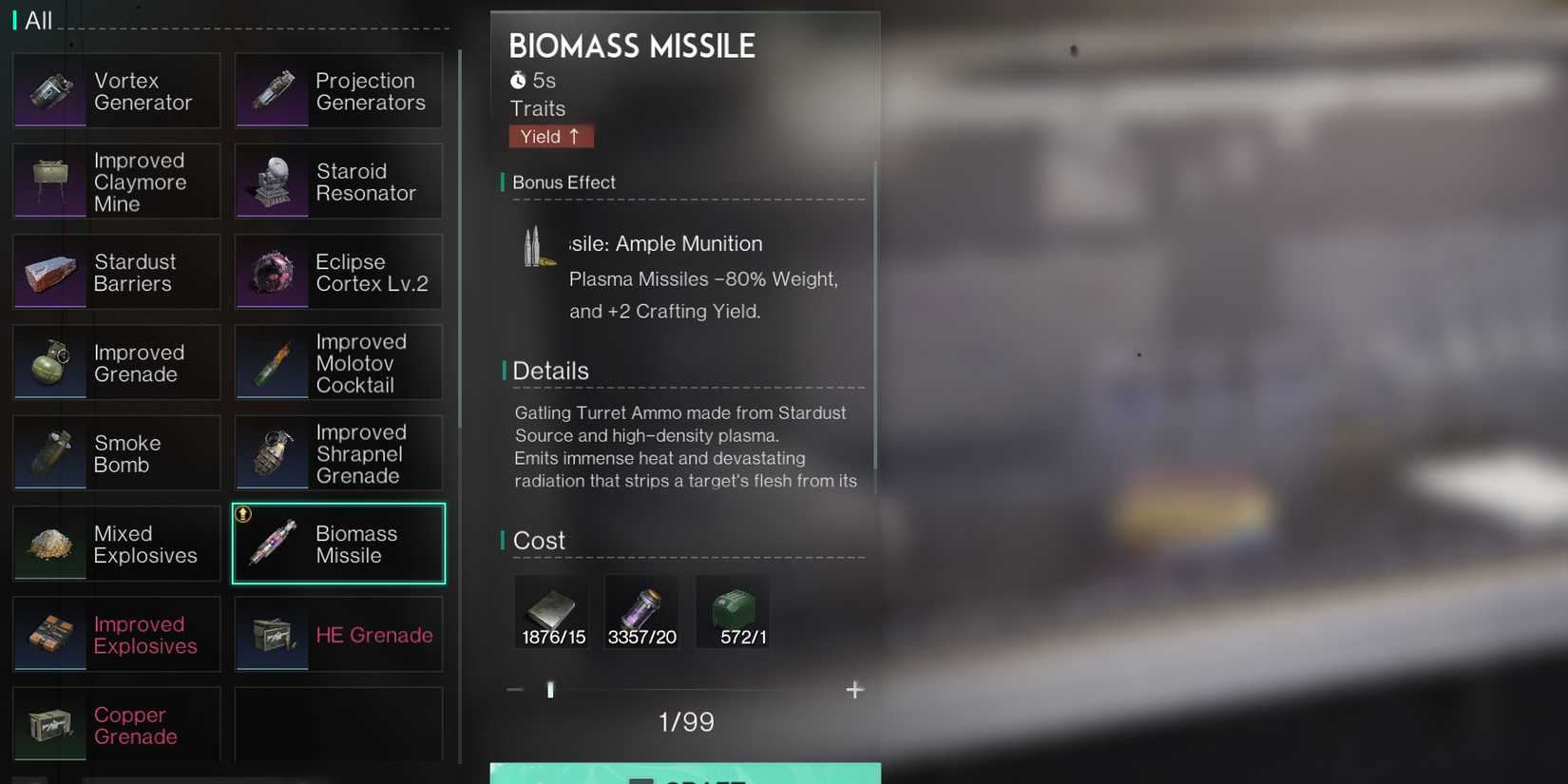The height and width of the screenshot is (784, 1568).
Task: Select the Eclipse Cortex Lv.2 item
Action: click(338, 272)
